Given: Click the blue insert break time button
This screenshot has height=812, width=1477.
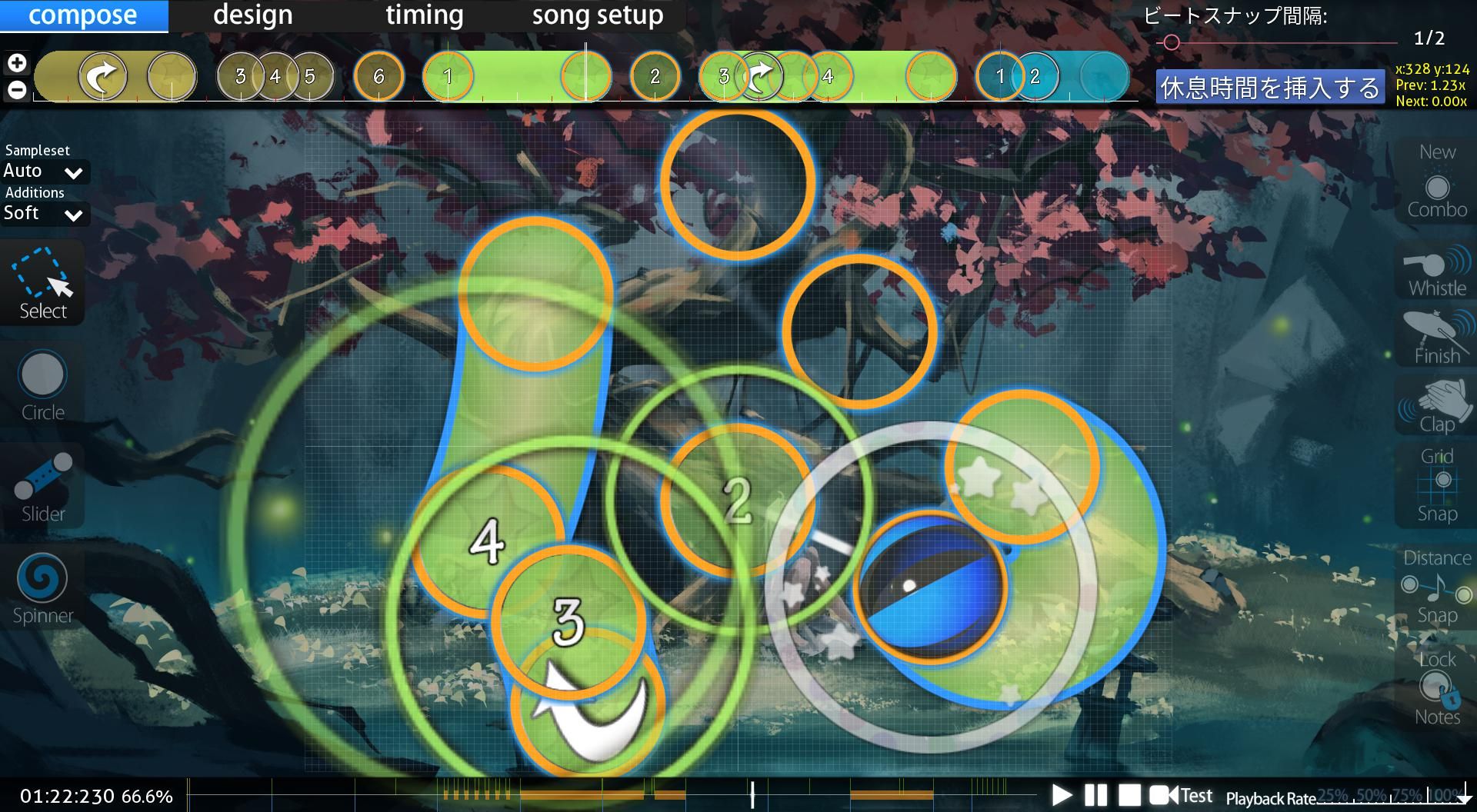Looking at the screenshot, I should [x=1270, y=88].
